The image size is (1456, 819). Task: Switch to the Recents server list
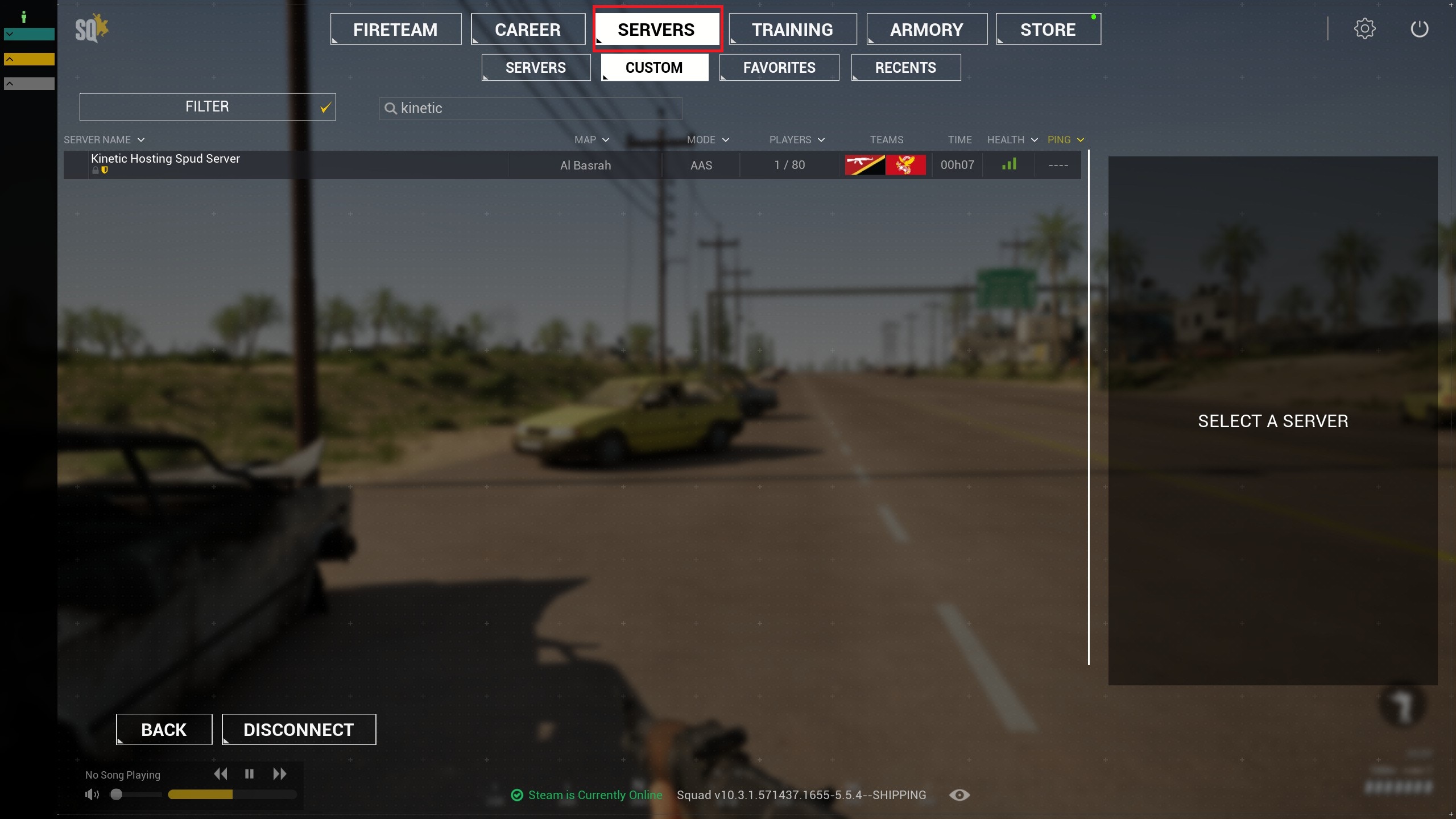(x=905, y=68)
